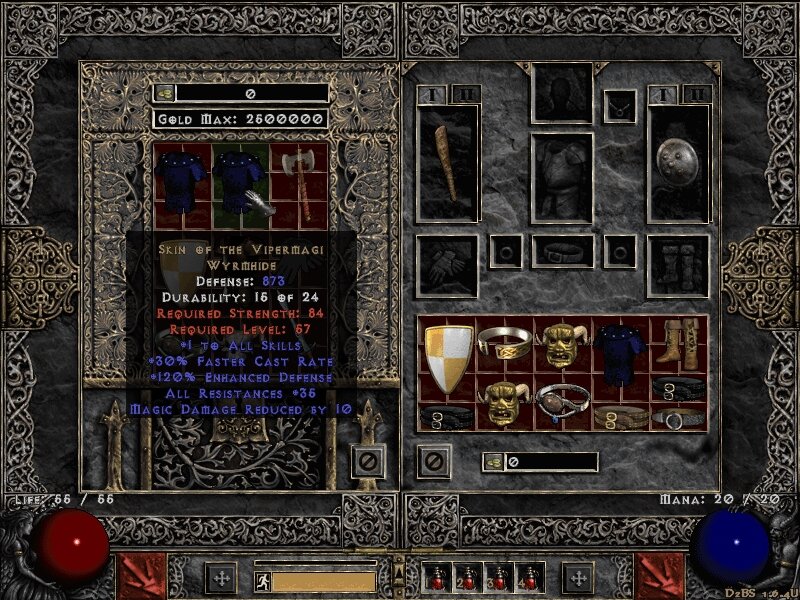This screenshot has height=600, width=800.
Task: Close the stash panel
Action: [x=367, y=461]
